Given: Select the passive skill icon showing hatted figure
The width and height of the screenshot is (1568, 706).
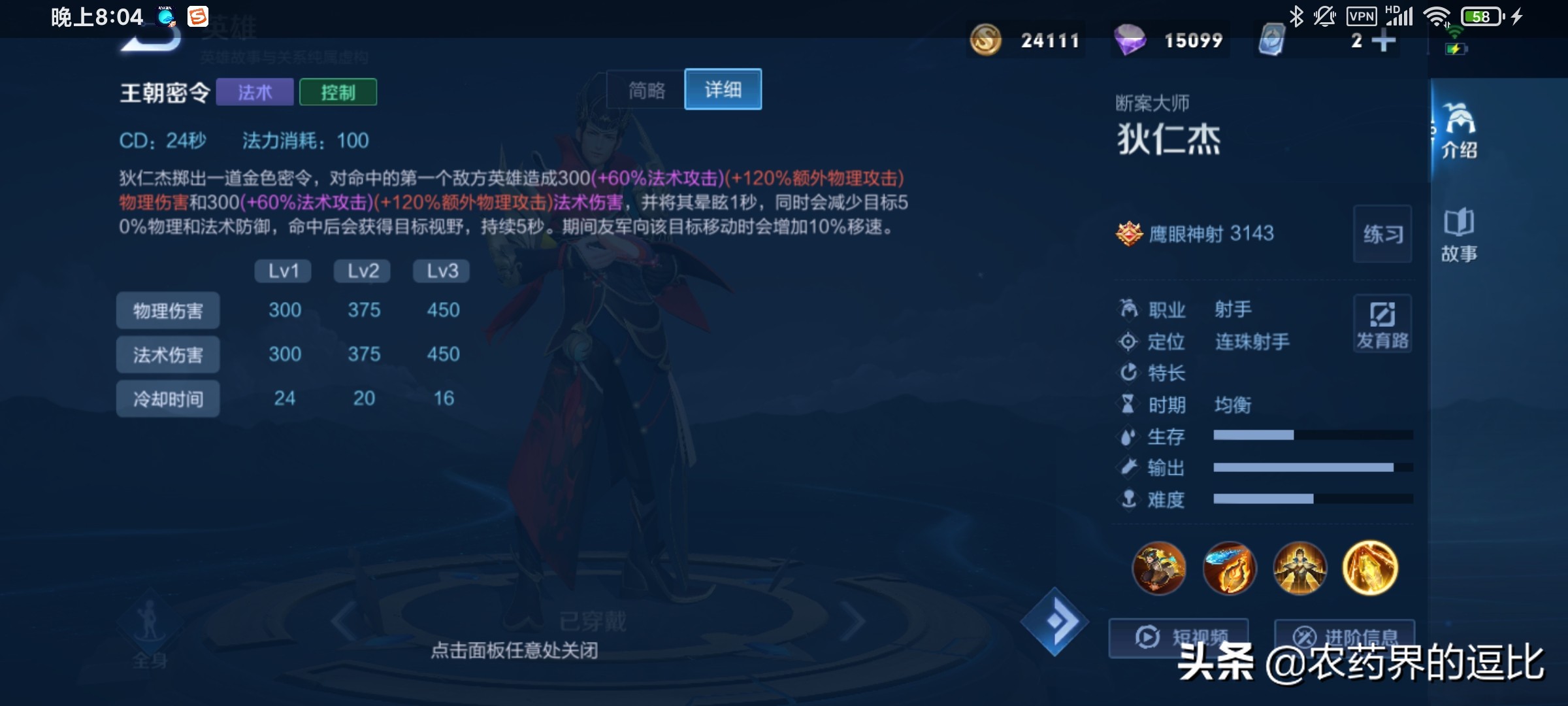Looking at the screenshot, I should pyautogui.click(x=1159, y=568).
